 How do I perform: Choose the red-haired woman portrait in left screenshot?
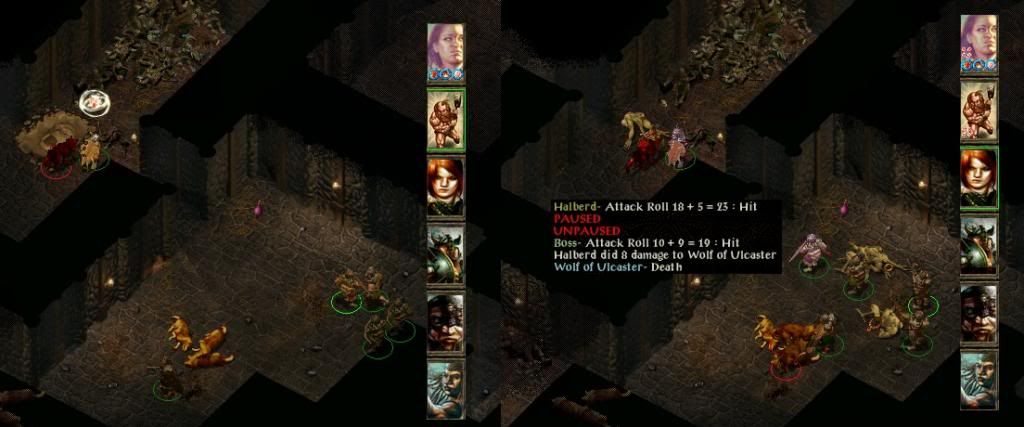pyautogui.click(x=446, y=187)
